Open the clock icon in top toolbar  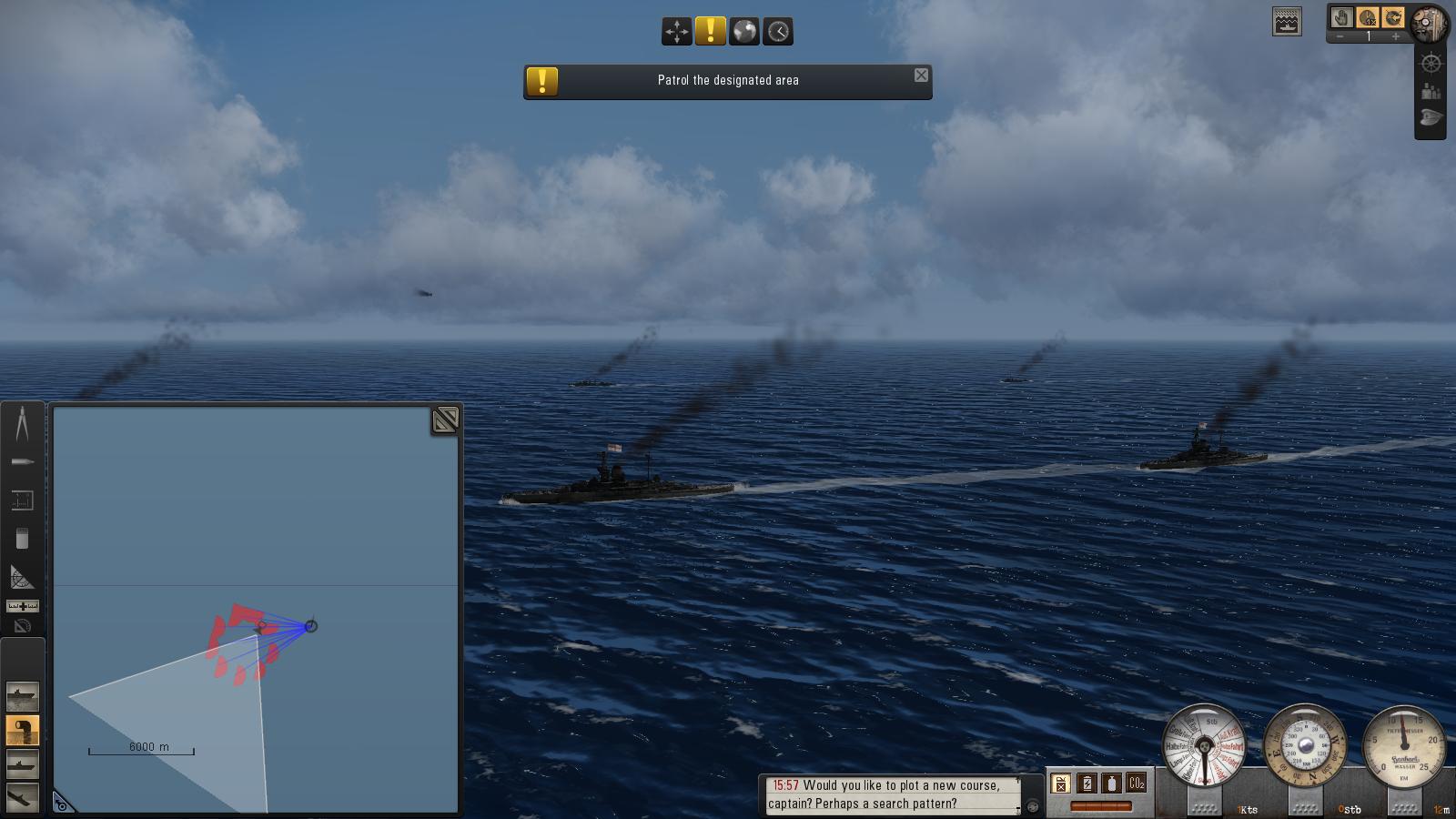click(778, 31)
